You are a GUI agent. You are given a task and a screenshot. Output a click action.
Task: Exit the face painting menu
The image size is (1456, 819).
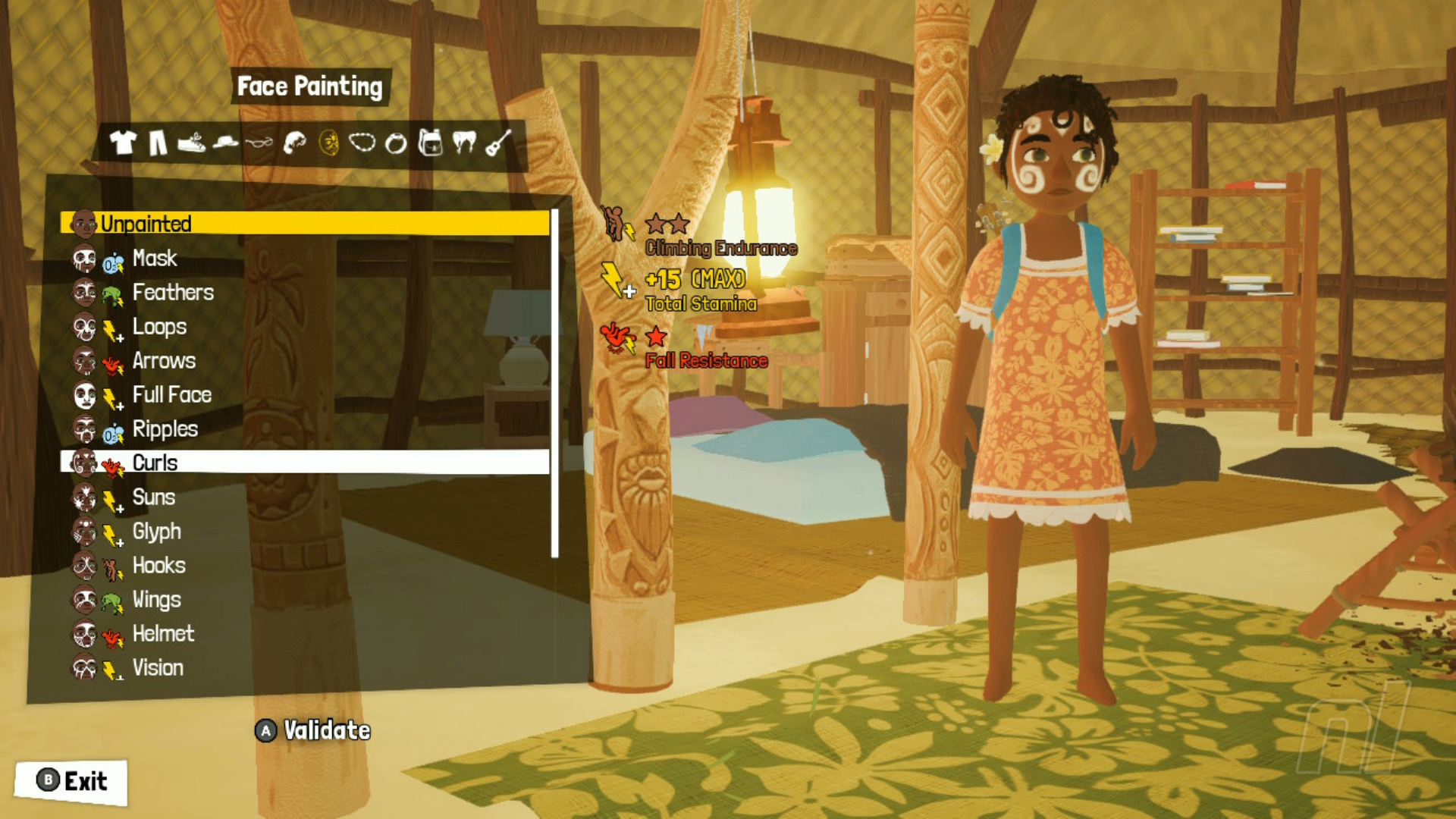(x=71, y=781)
